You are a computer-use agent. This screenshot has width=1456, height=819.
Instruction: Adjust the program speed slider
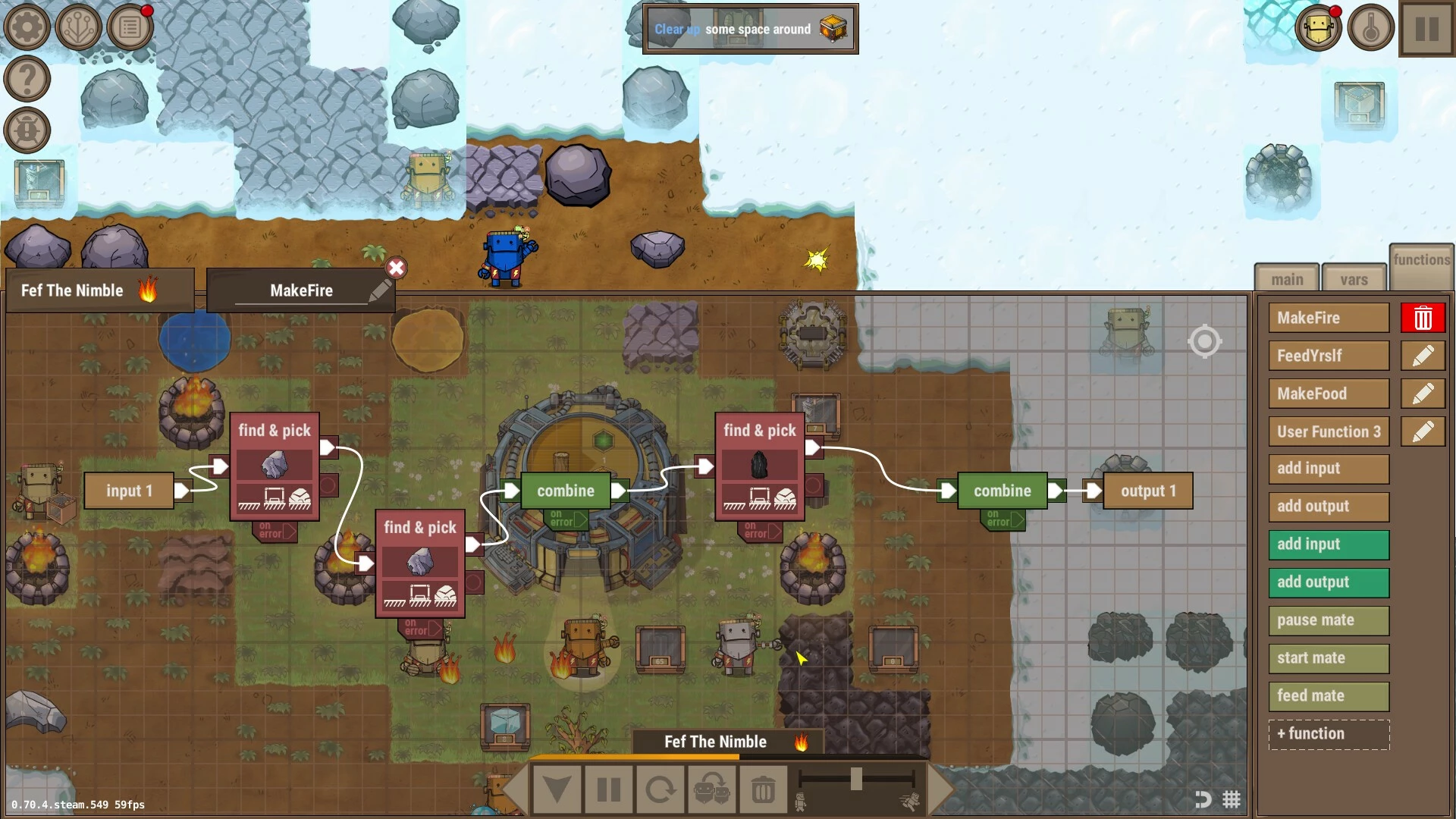pos(856,779)
